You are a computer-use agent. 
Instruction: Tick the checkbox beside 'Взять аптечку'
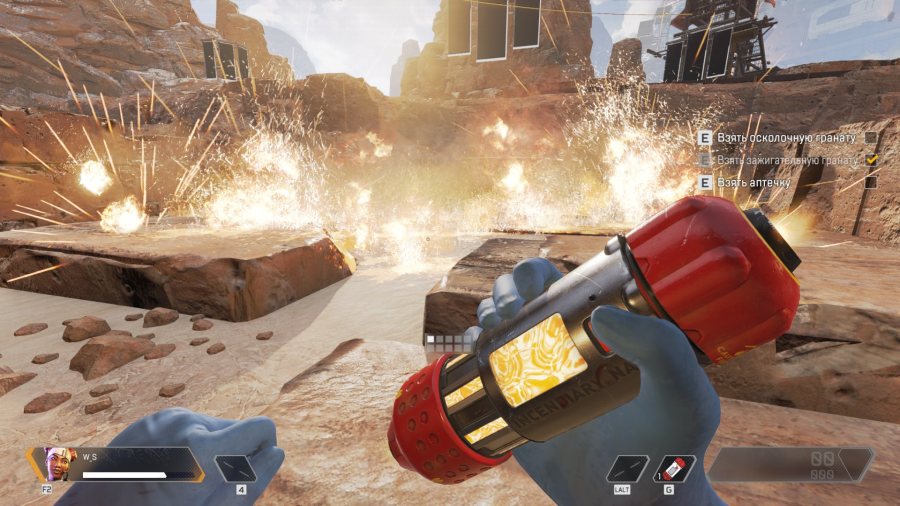coord(871,183)
